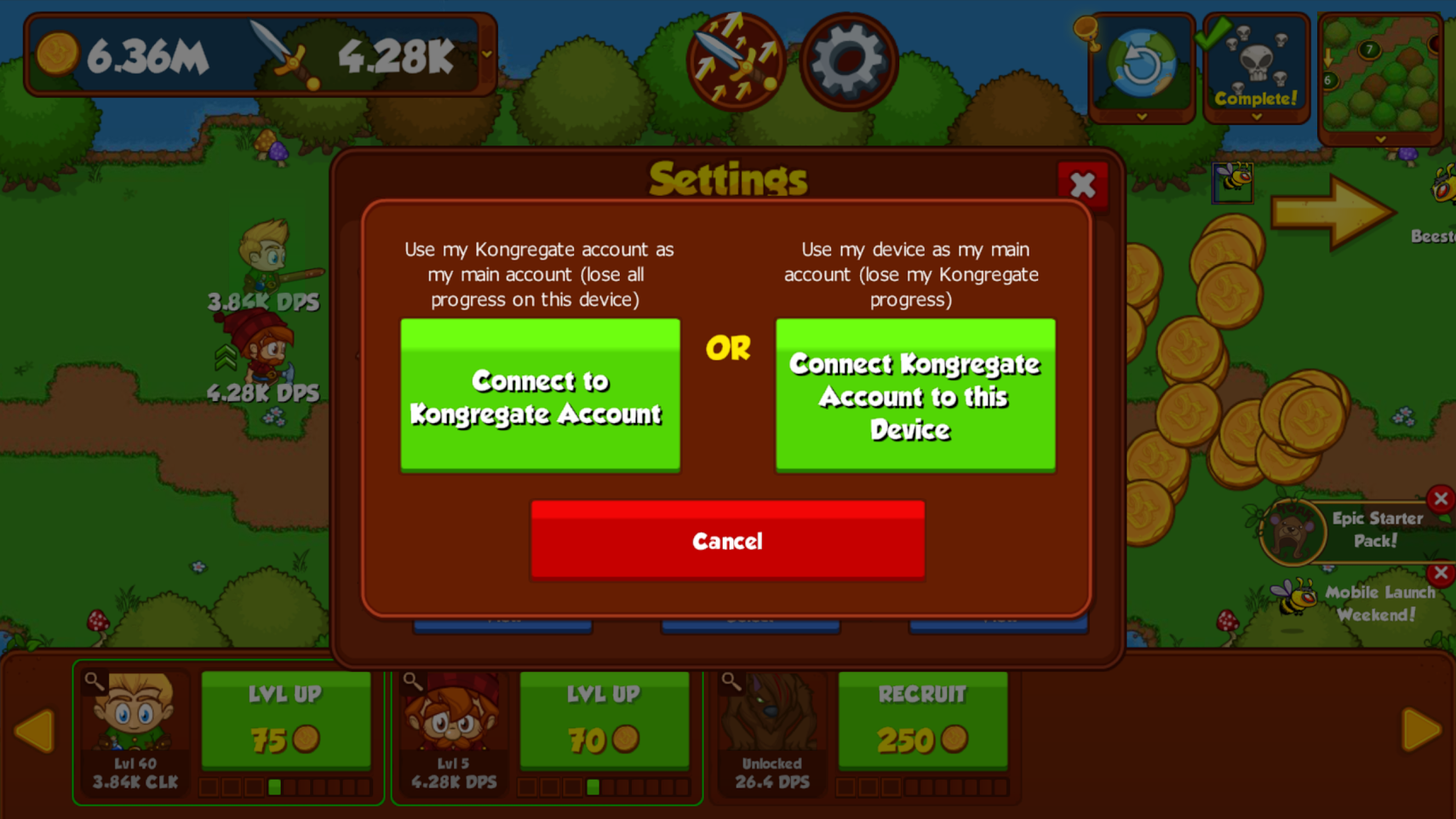Screen dimensions: 1456x819
Task: Select Connect to Kongregate Account
Action: tap(540, 394)
